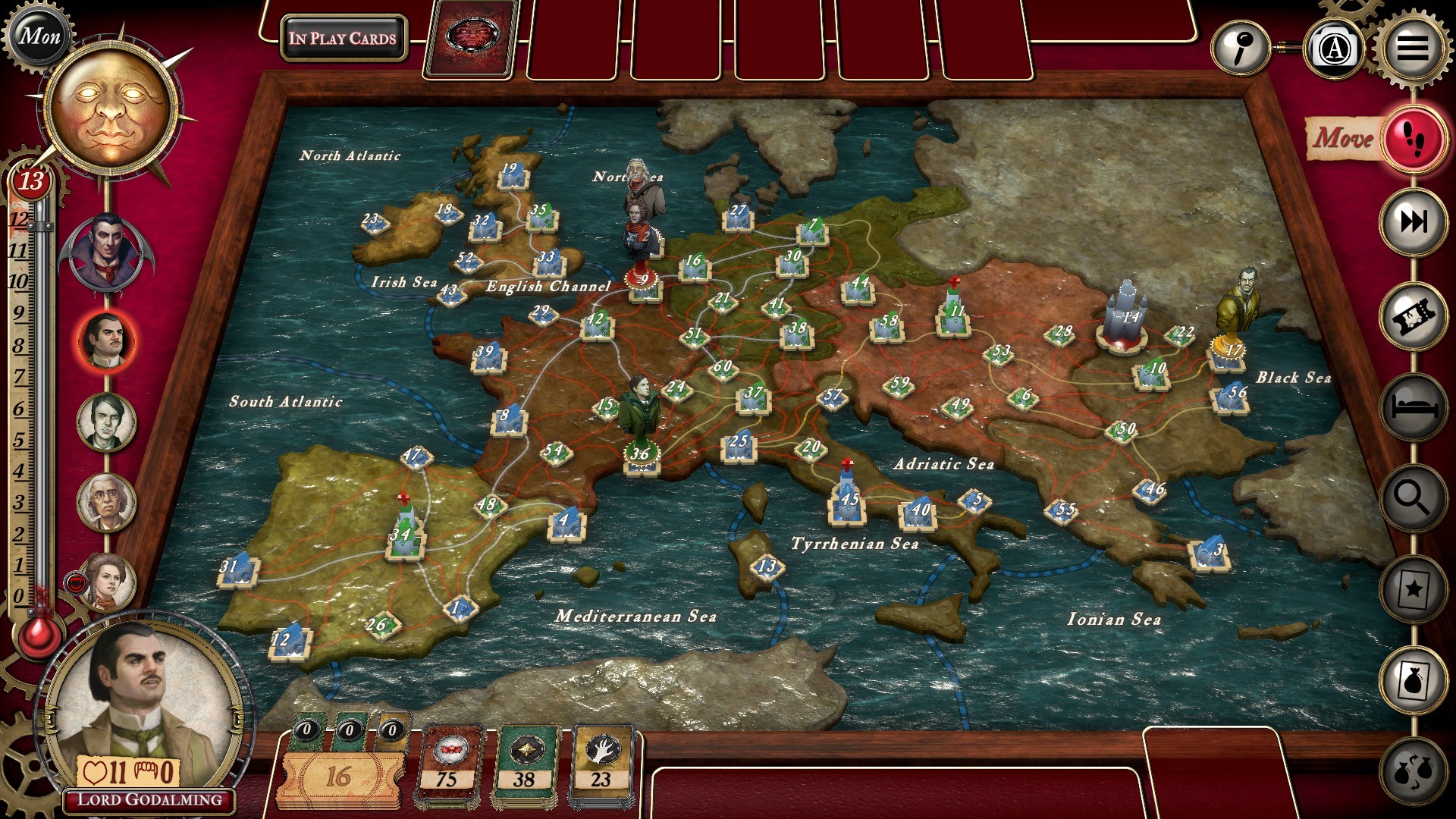Choose the bed rest action
The width and height of the screenshot is (1456, 819).
tap(1414, 408)
